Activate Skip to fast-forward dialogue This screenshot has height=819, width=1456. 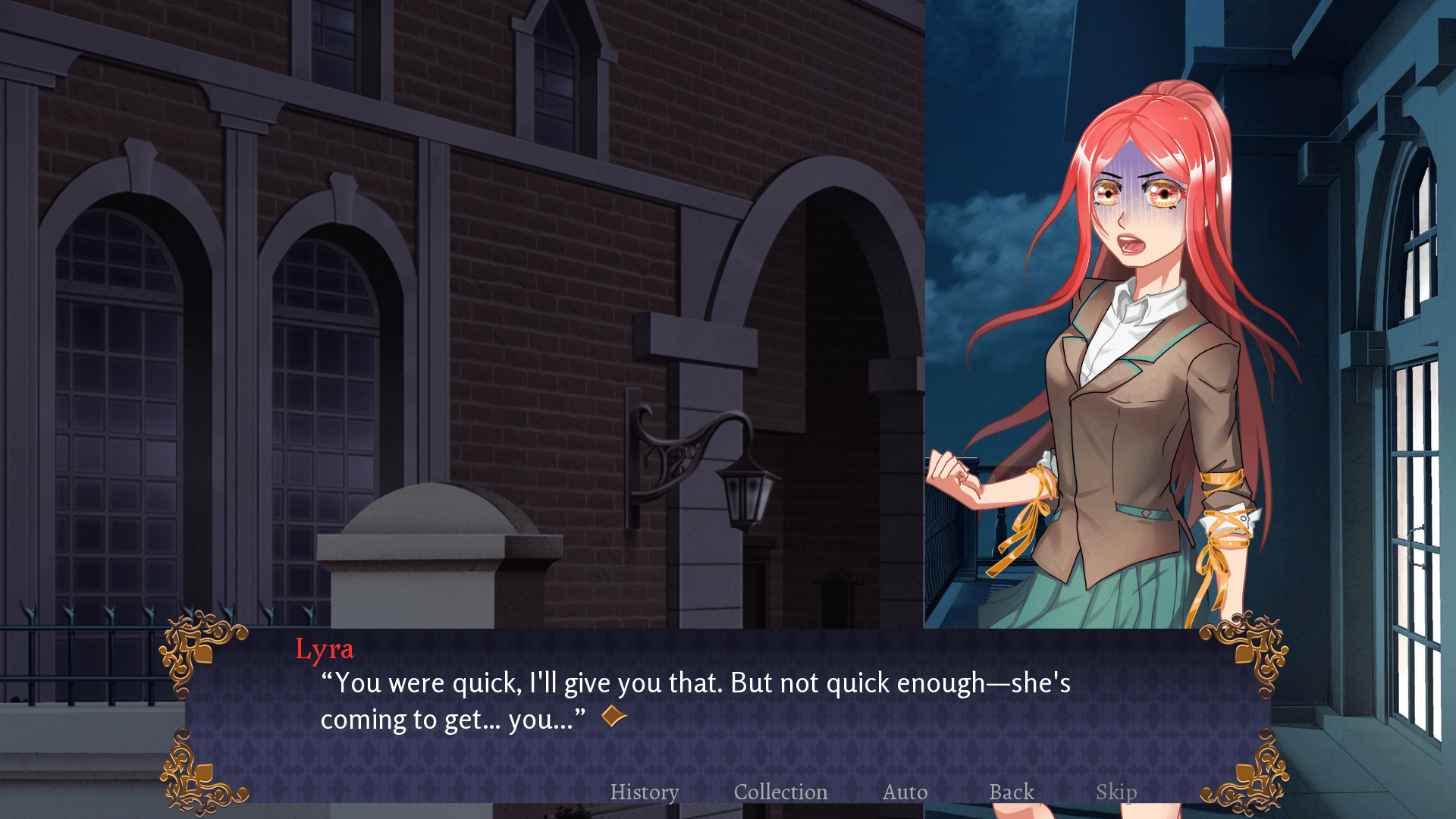(1116, 792)
